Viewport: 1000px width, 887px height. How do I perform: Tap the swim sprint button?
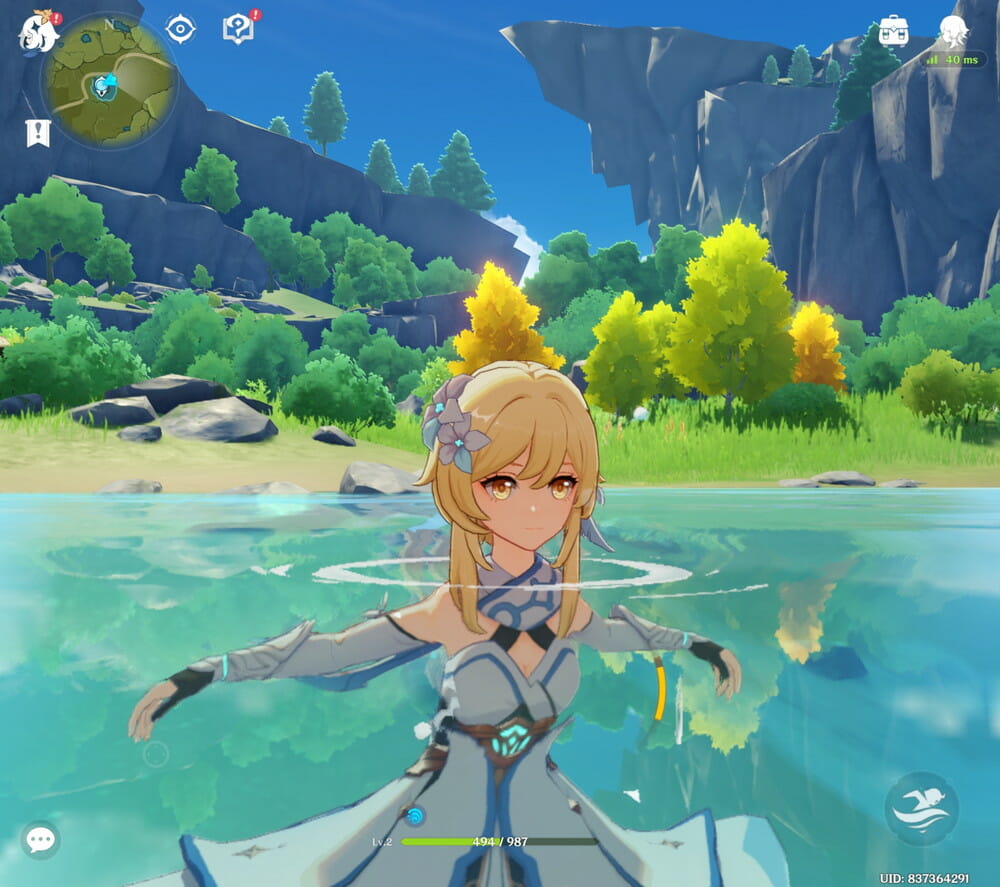921,808
